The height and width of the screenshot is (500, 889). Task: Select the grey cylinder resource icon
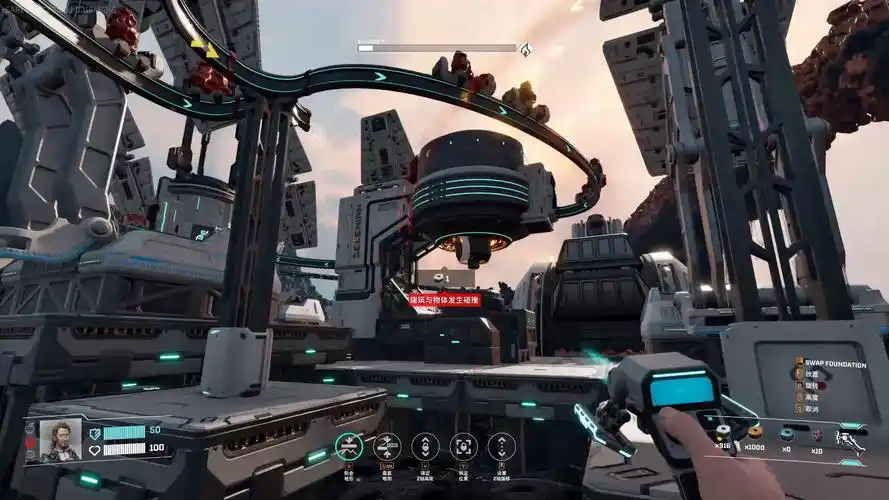pyautogui.click(x=722, y=433)
